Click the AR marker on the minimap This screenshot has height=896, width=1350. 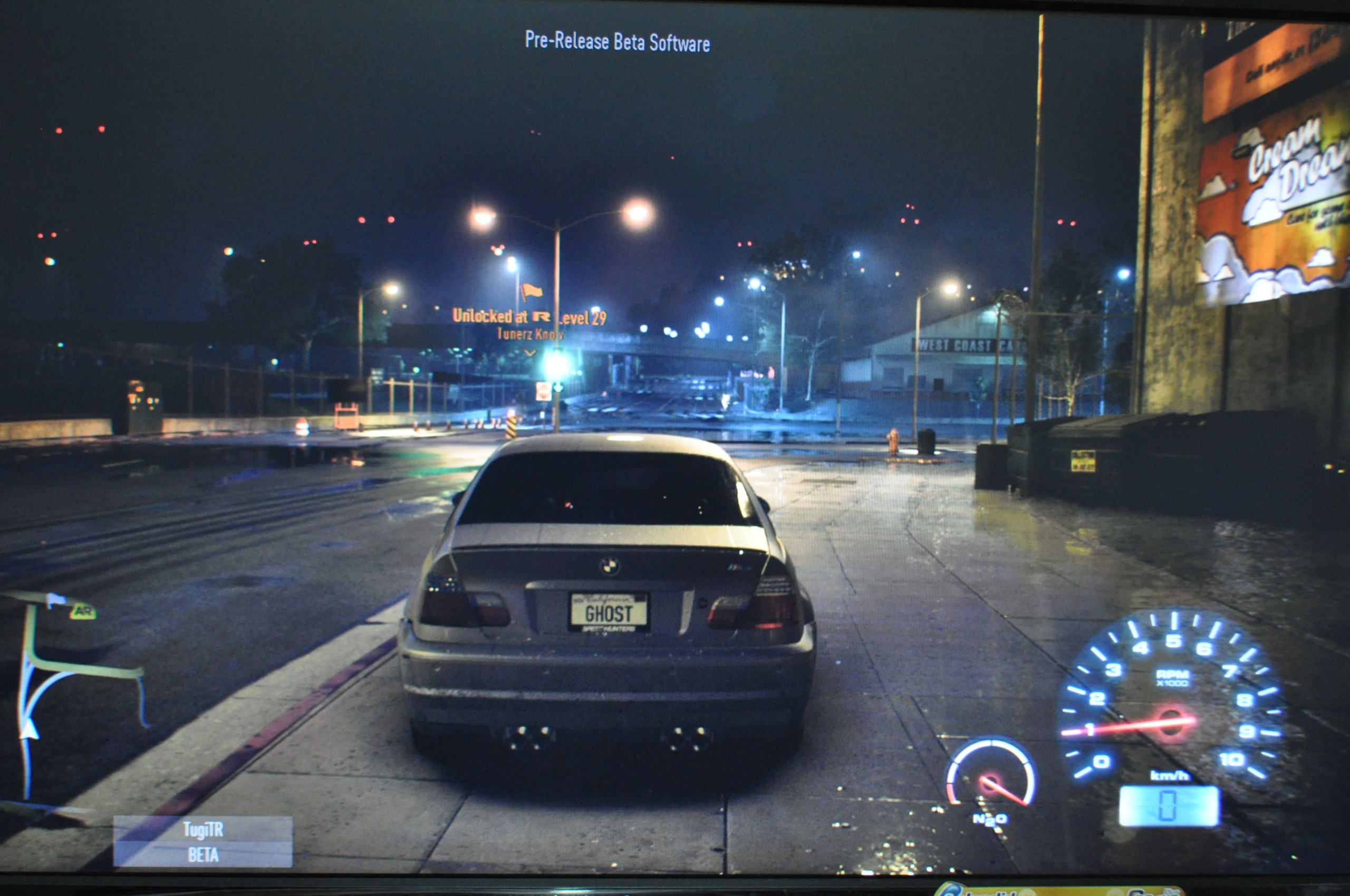[x=83, y=611]
